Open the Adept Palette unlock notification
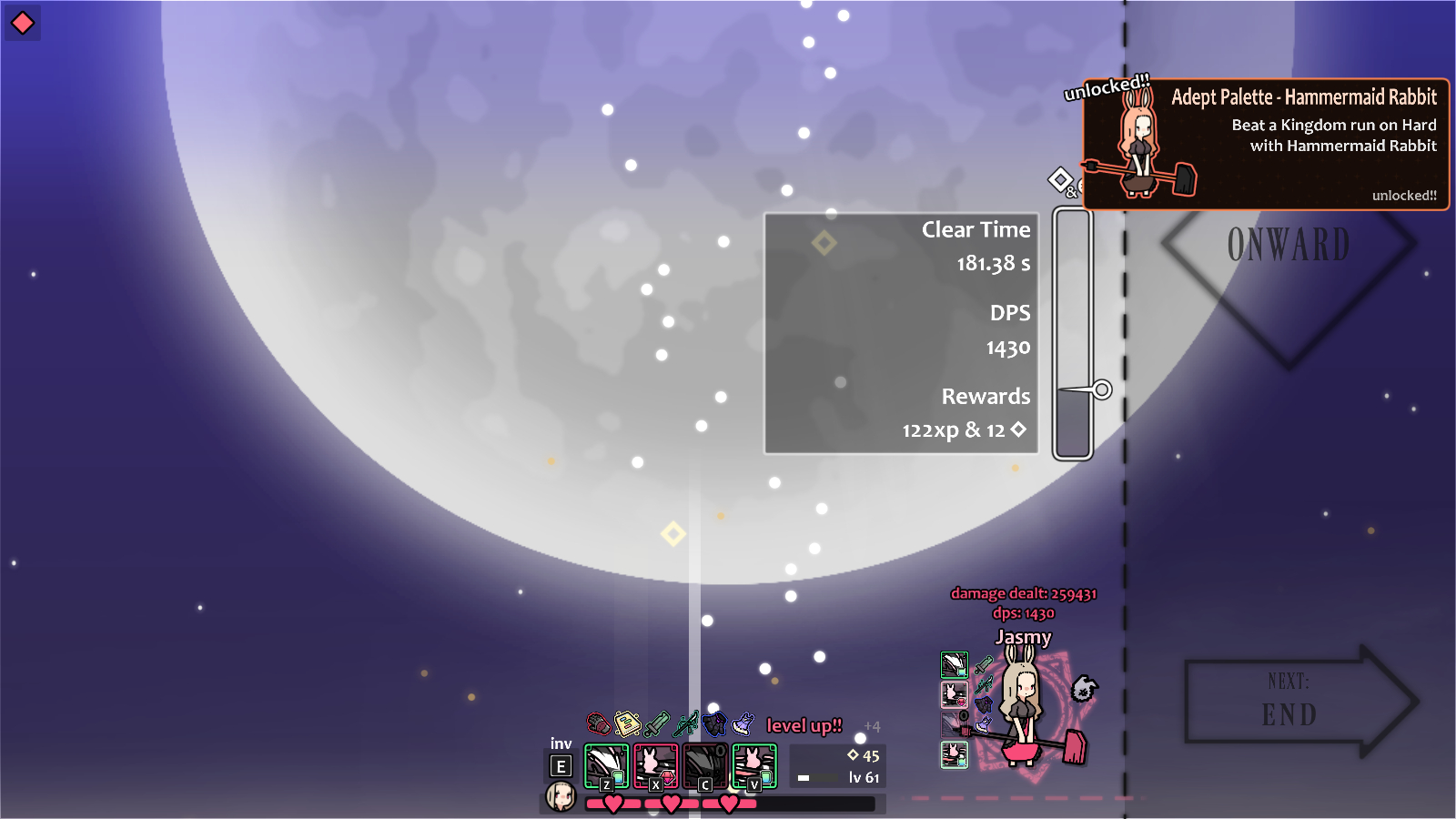Image resolution: width=1456 pixels, height=819 pixels. pyautogui.click(x=1265, y=144)
